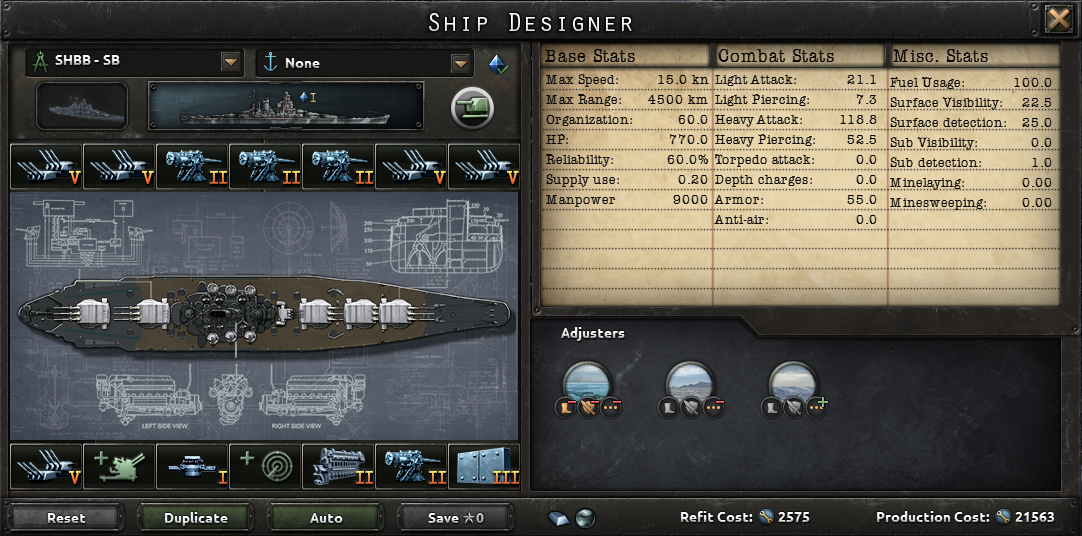Auto-complete the ship design
1082x536 pixels.
[326, 518]
